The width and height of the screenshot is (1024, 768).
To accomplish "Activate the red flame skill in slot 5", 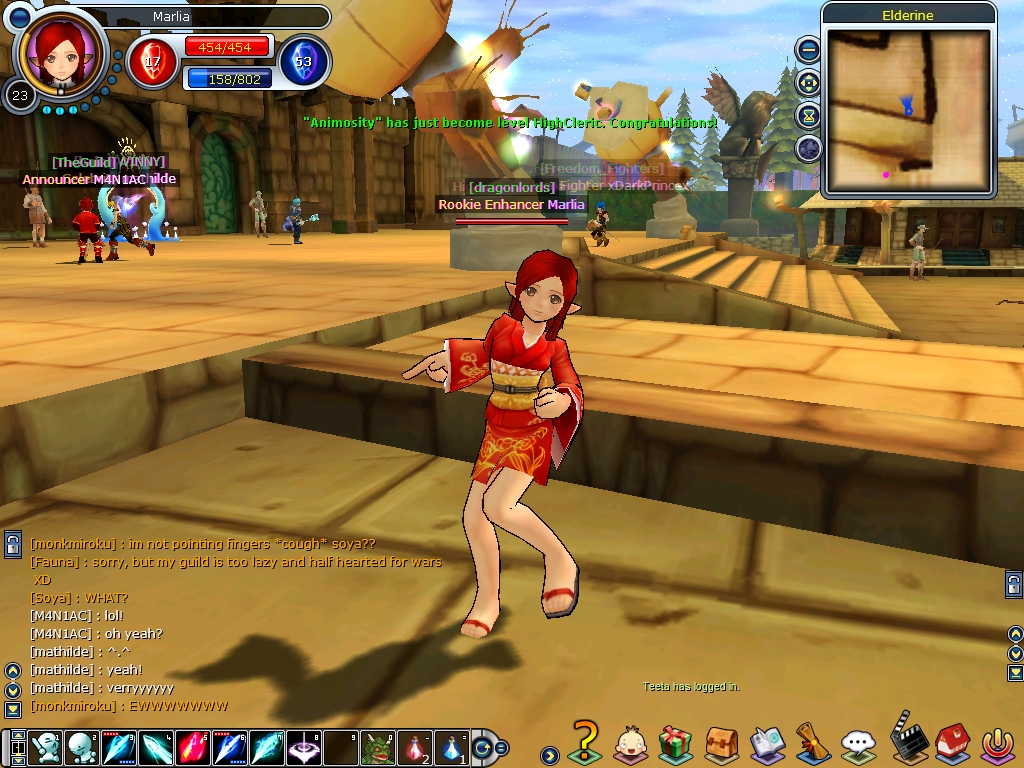I will tap(193, 748).
